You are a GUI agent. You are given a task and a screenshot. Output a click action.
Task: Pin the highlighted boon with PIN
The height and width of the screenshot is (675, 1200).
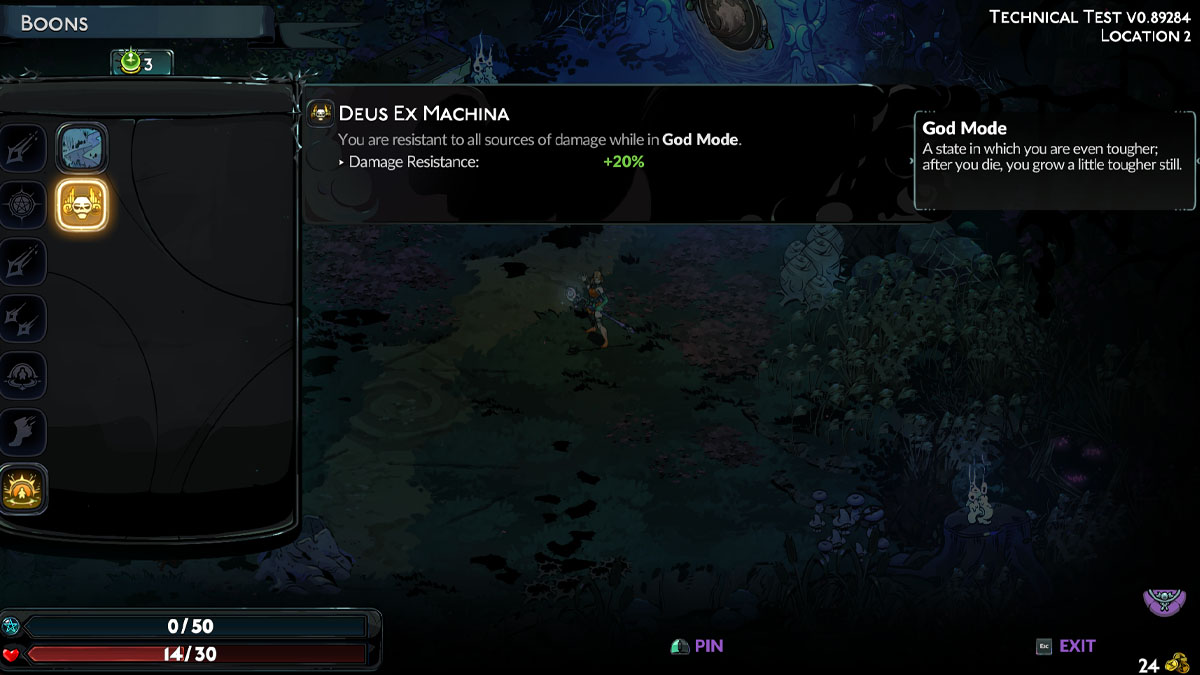[x=697, y=646]
